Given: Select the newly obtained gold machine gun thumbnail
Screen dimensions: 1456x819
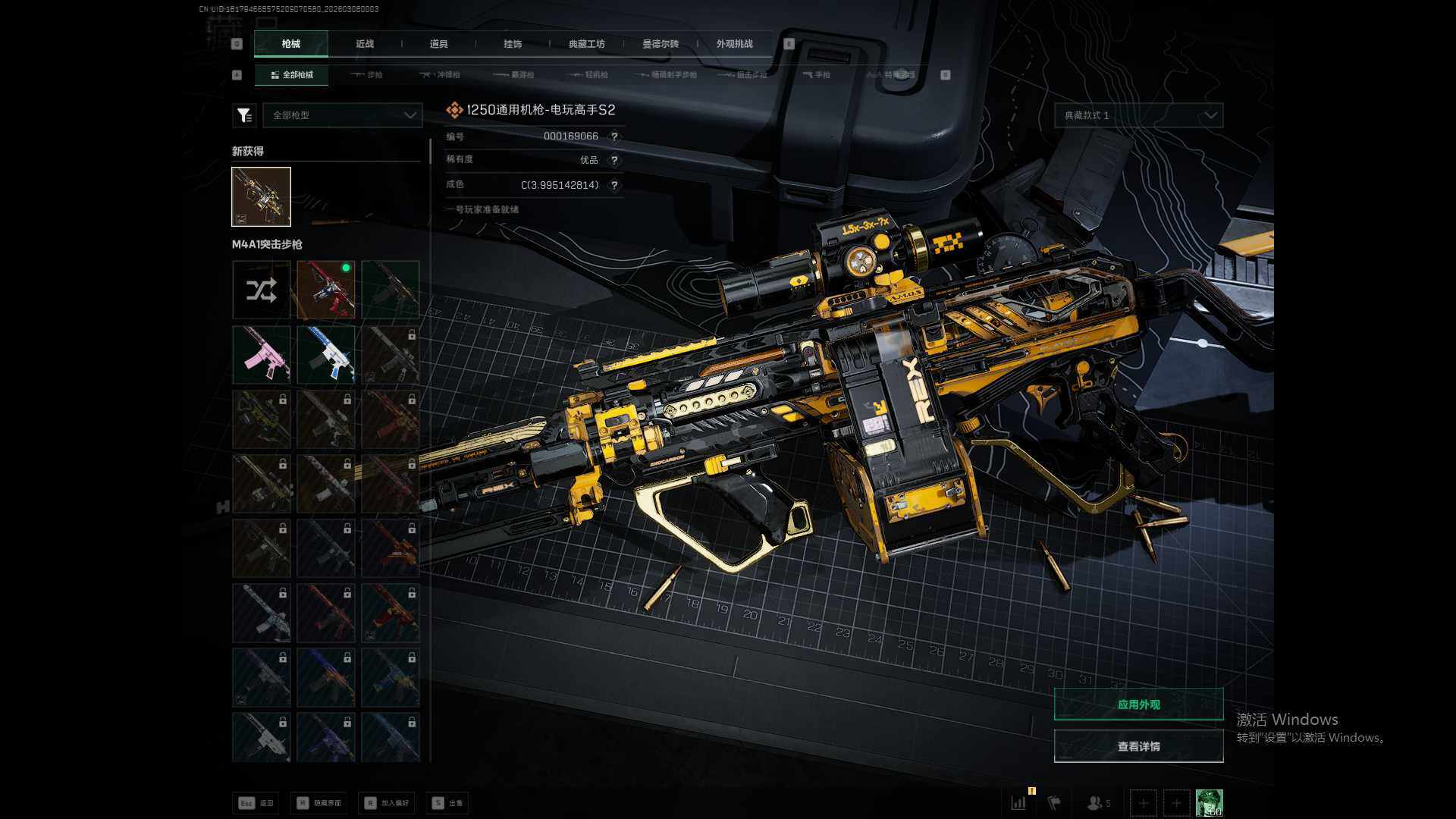Looking at the screenshot, I should tap(261, 196).
